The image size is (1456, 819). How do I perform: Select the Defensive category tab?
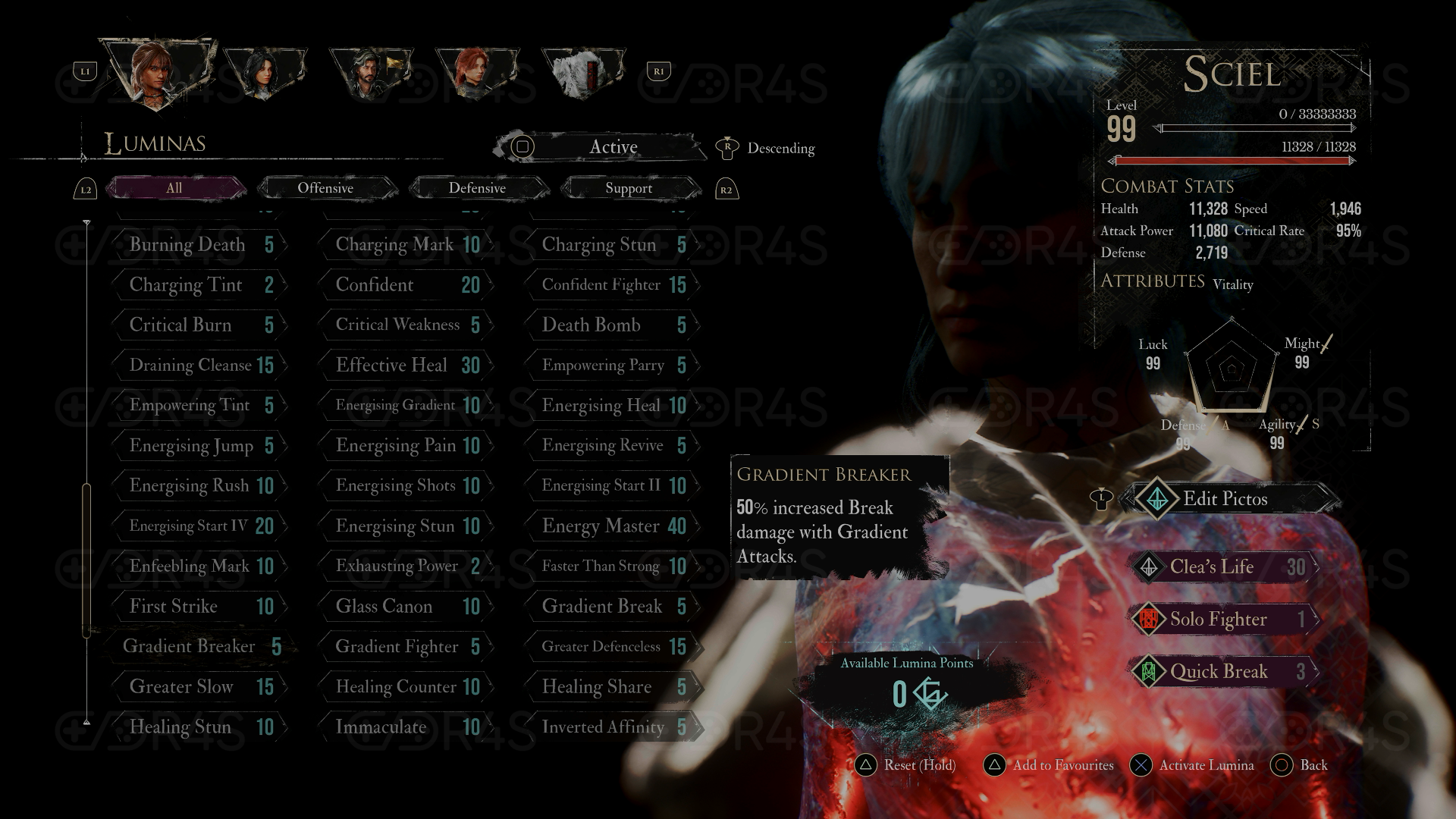[477, 188]
